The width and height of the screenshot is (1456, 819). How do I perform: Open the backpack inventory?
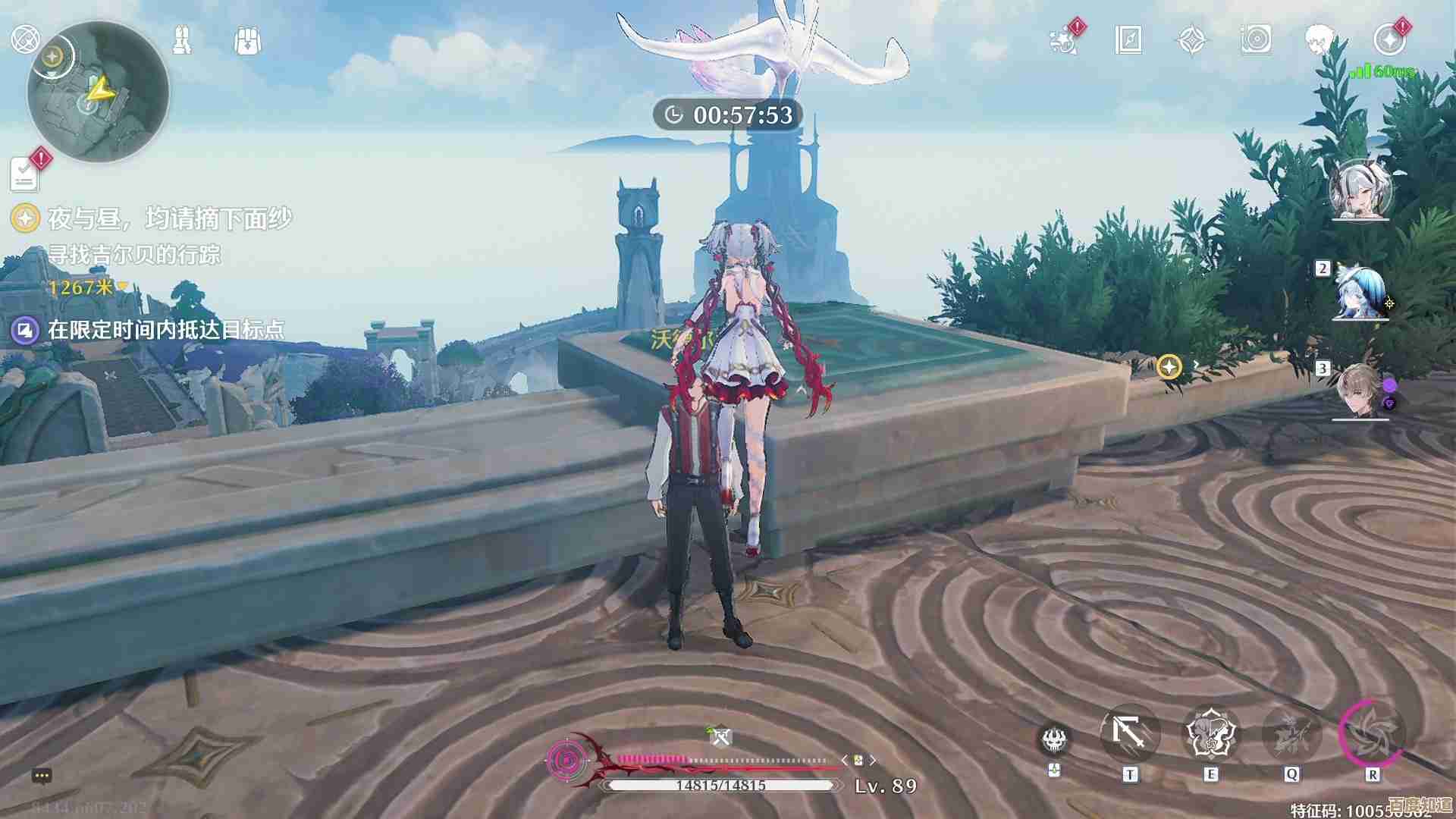(248, 40)
